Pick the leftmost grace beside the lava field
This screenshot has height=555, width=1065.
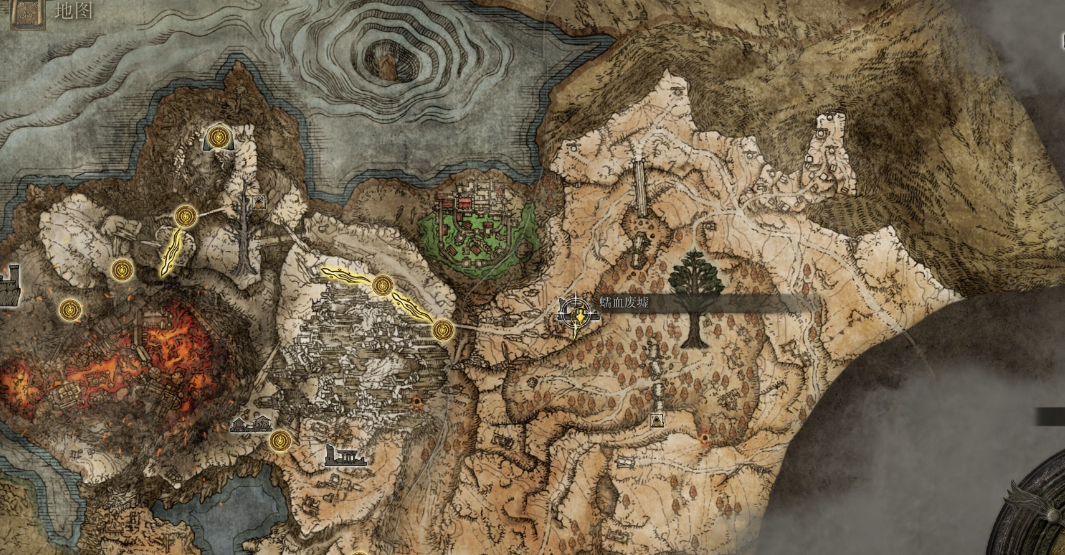(x=69, y=309)
